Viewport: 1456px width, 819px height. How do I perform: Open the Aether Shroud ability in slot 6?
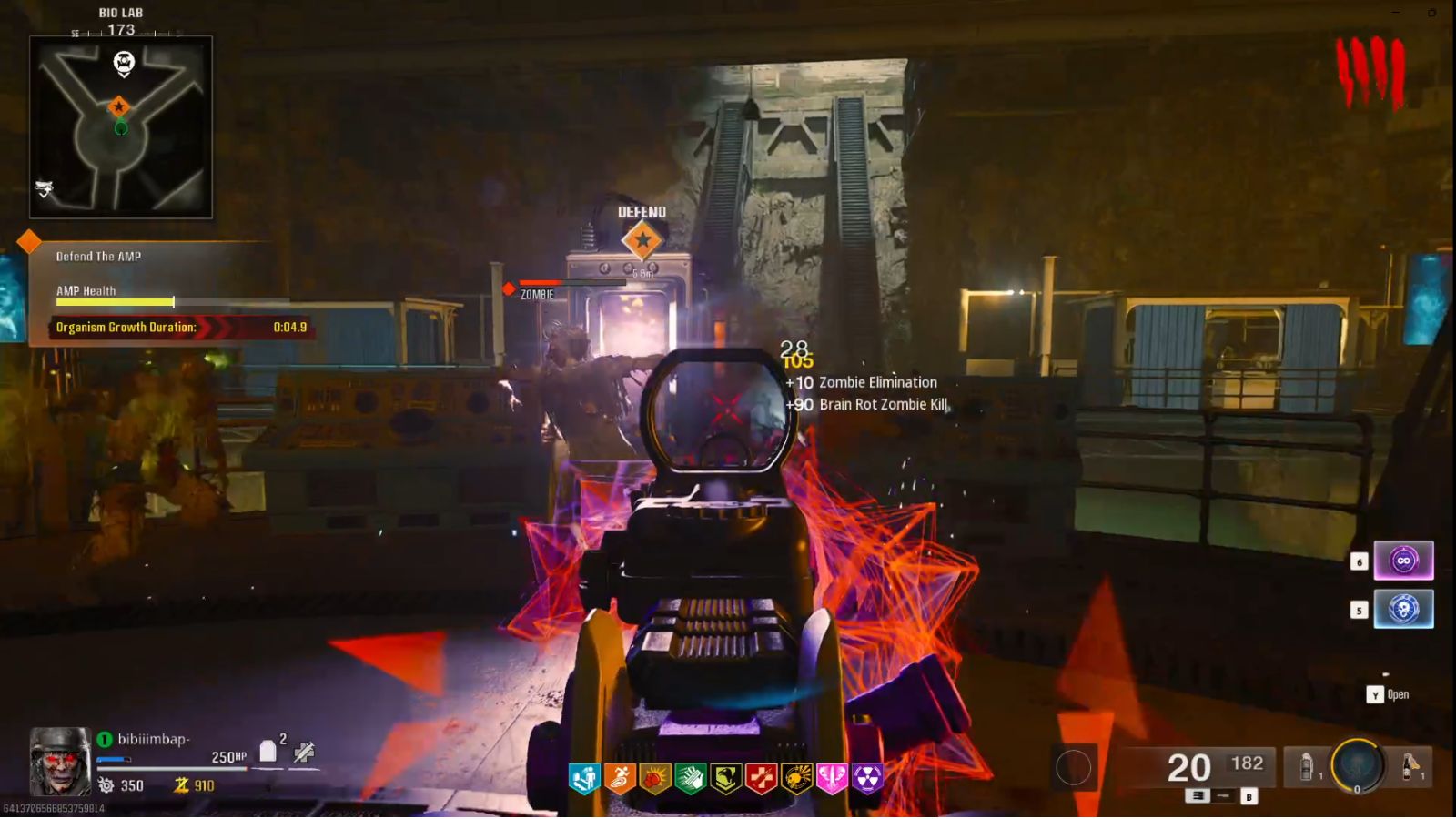1402,561
